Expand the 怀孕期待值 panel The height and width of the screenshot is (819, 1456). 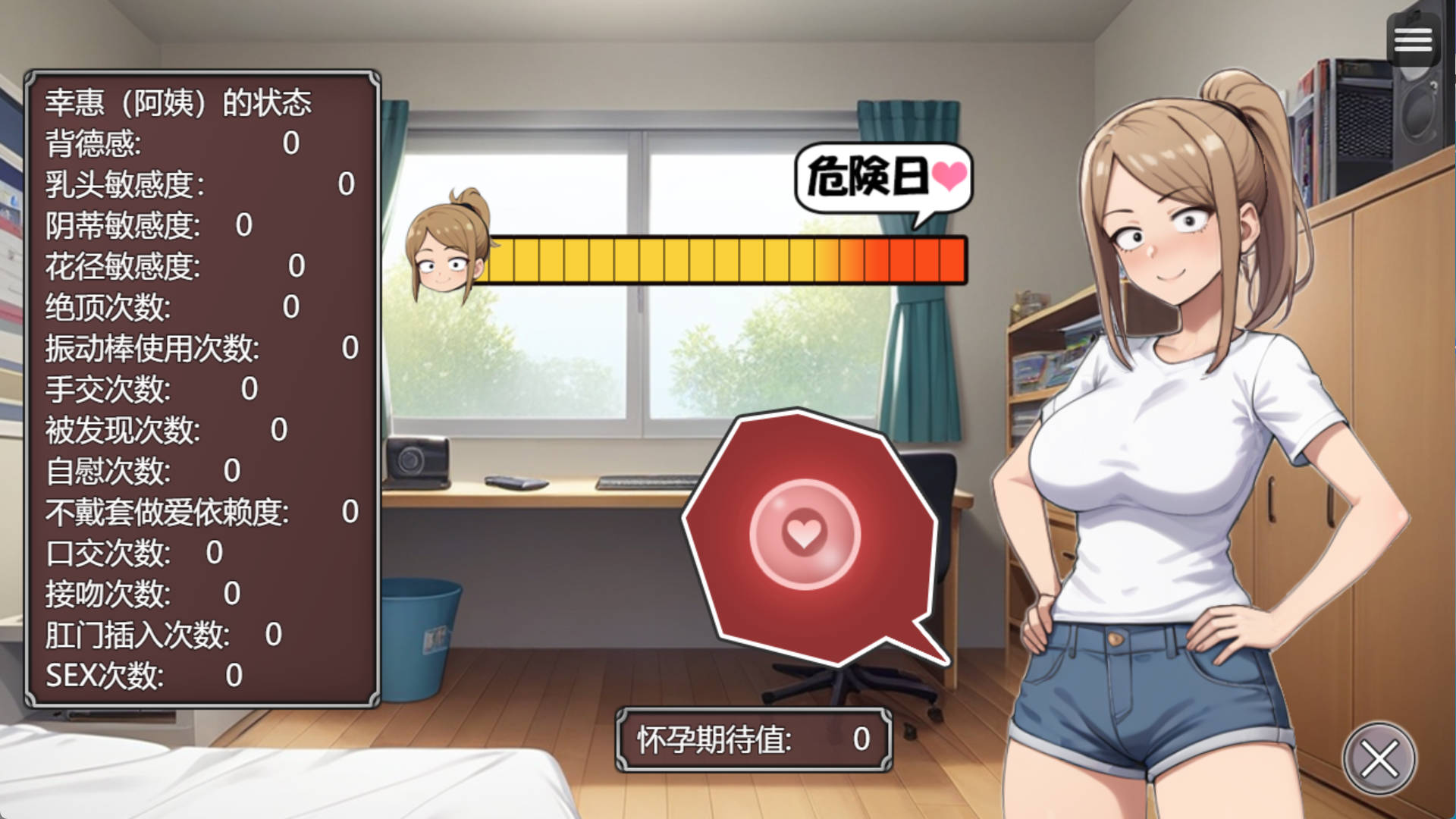click(x=753, y=738)
